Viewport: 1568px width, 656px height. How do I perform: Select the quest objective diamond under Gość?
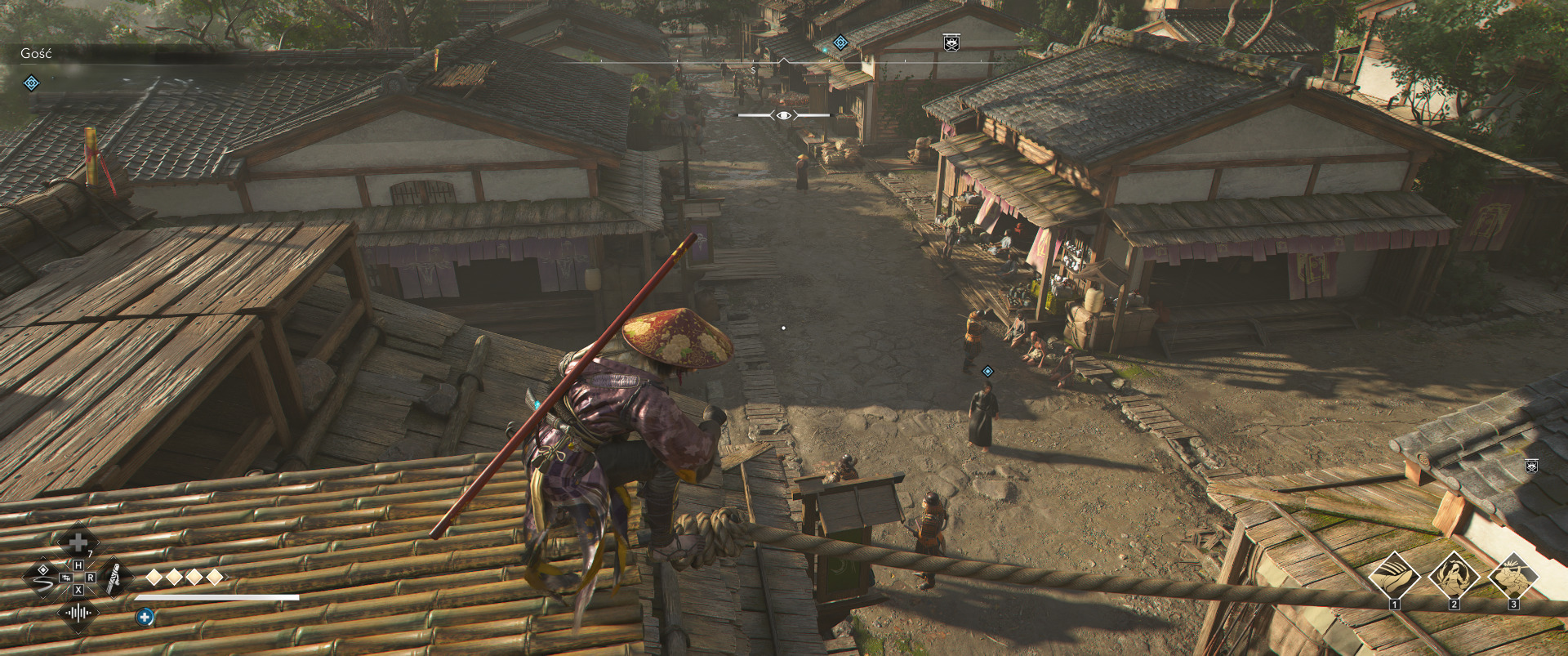[x=31, y=83]
